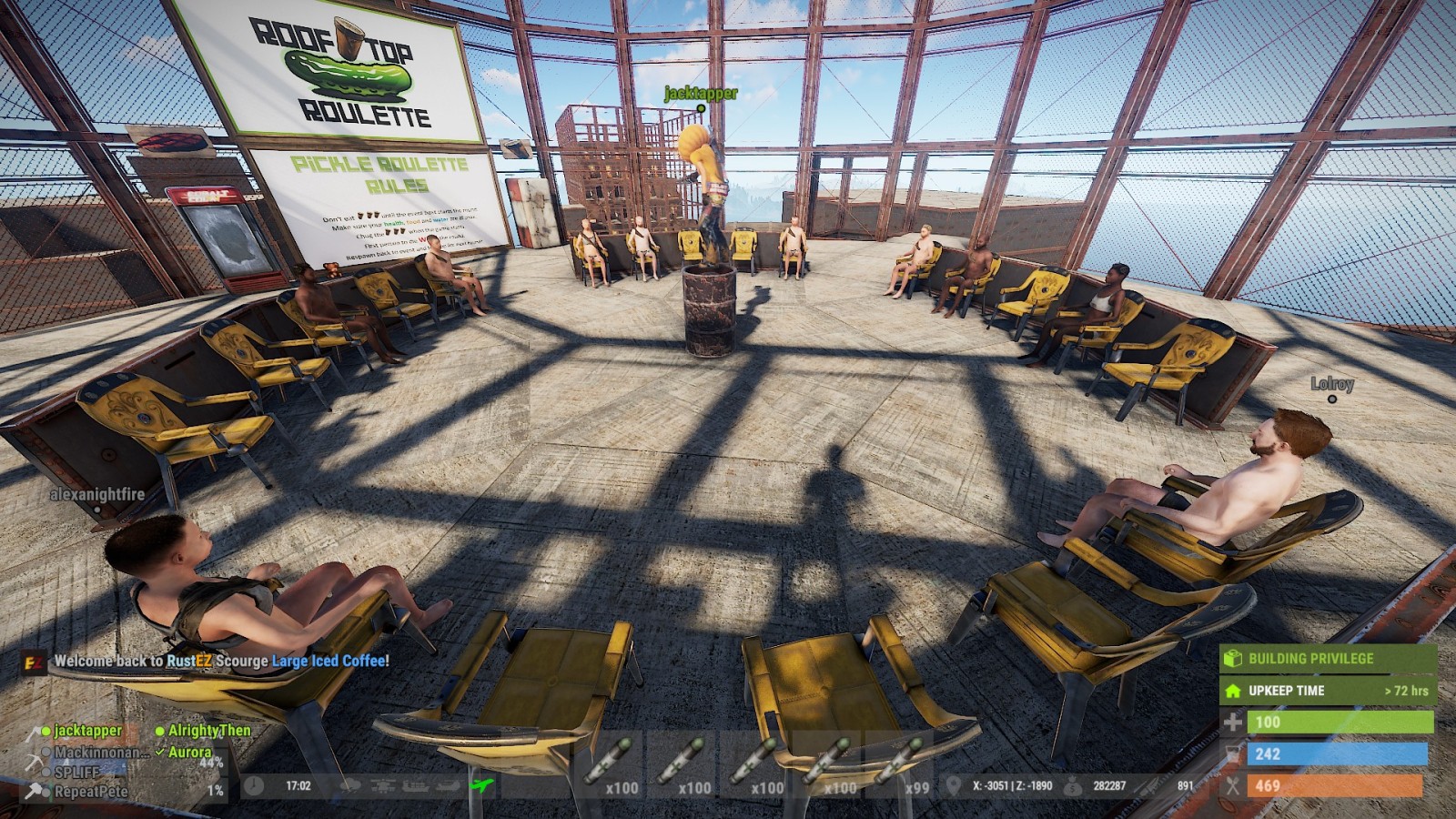Image resolution: width=1456 pixels, height=819 pixels.
Task: Select the hotbar slot holding the x99 stack
Action: click(x=901, y=764)
